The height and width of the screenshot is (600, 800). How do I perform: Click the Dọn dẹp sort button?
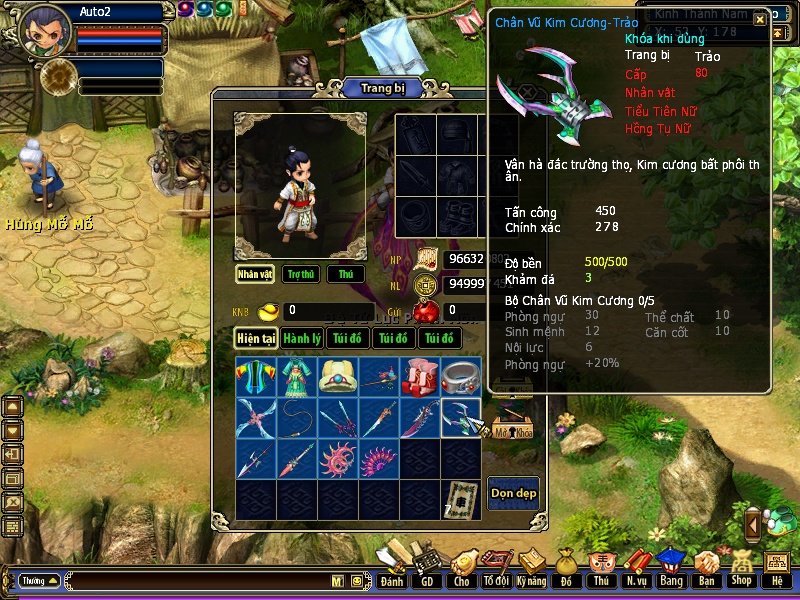point(512,493)
